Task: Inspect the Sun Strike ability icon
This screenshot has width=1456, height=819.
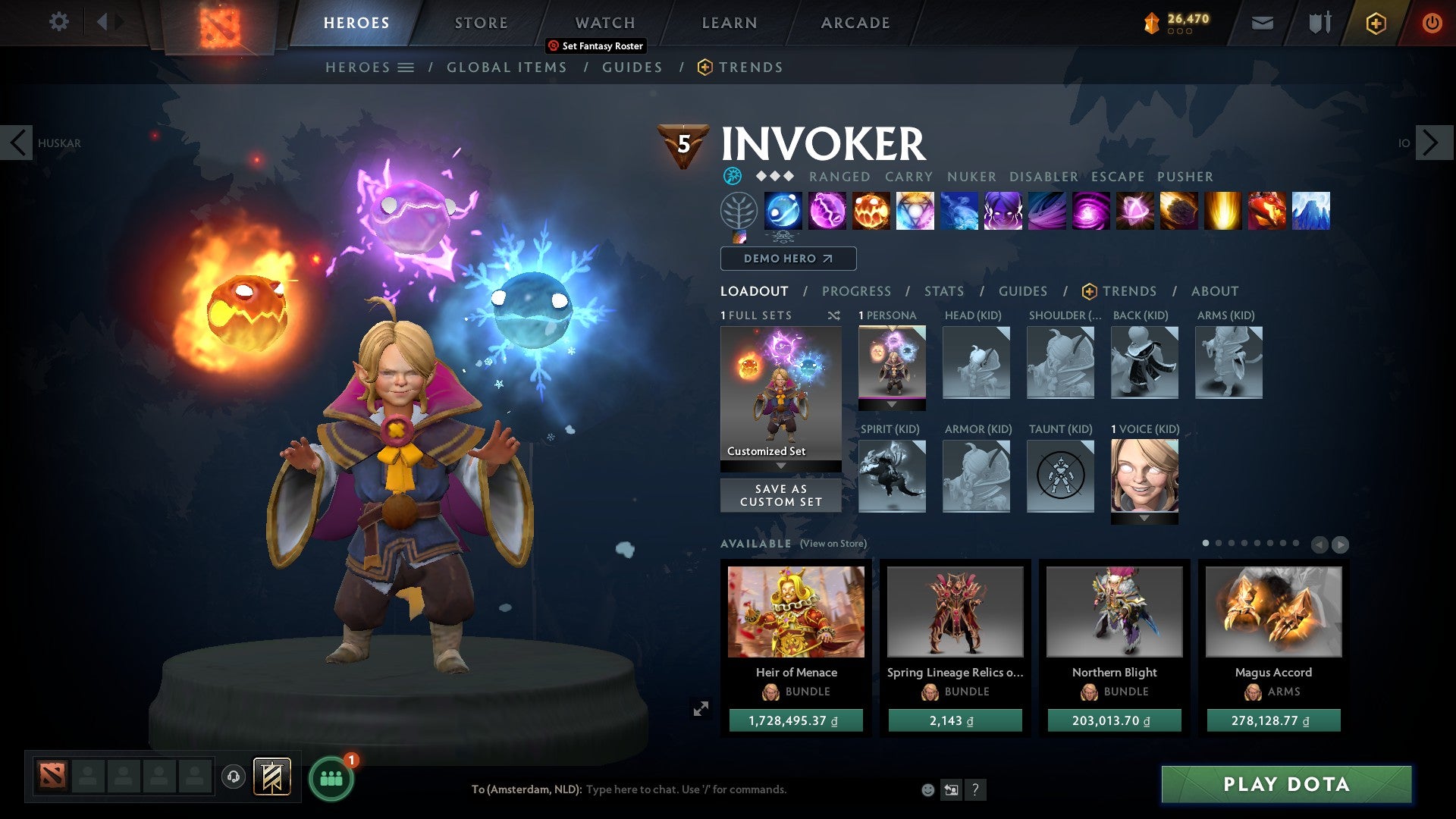Action: [x=1225, y=212]
